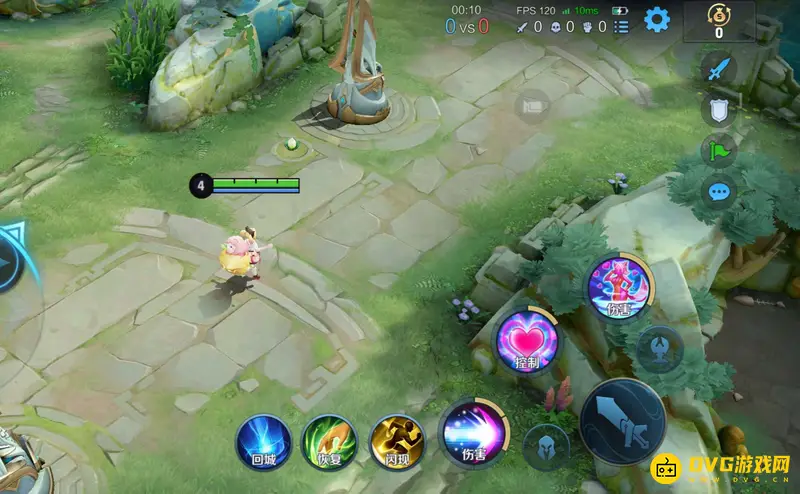Viewport: 800px width, 494px height.
Task: Cast the 闪现 flash spell
Action: 396,441
